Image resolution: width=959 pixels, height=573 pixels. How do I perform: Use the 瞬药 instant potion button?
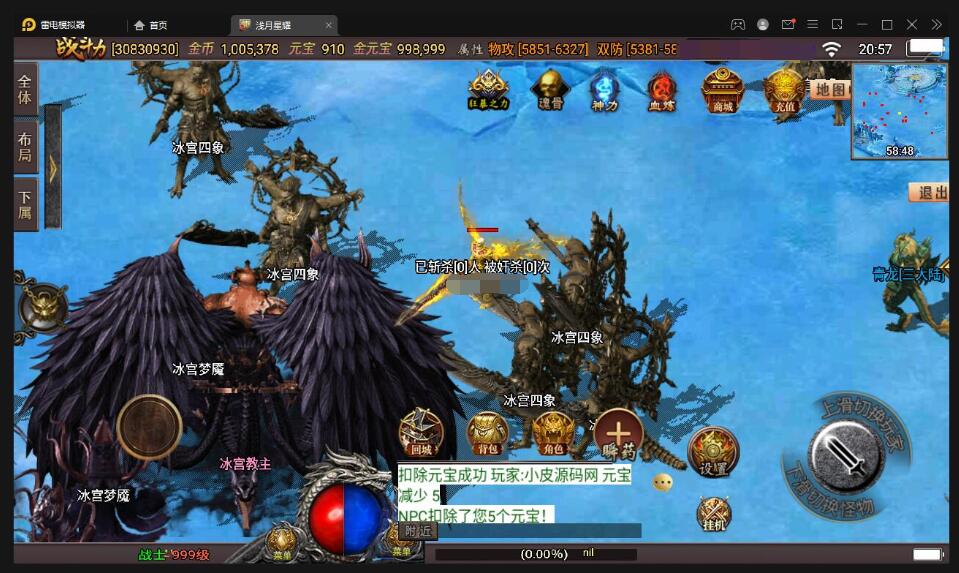coord(619,436)
